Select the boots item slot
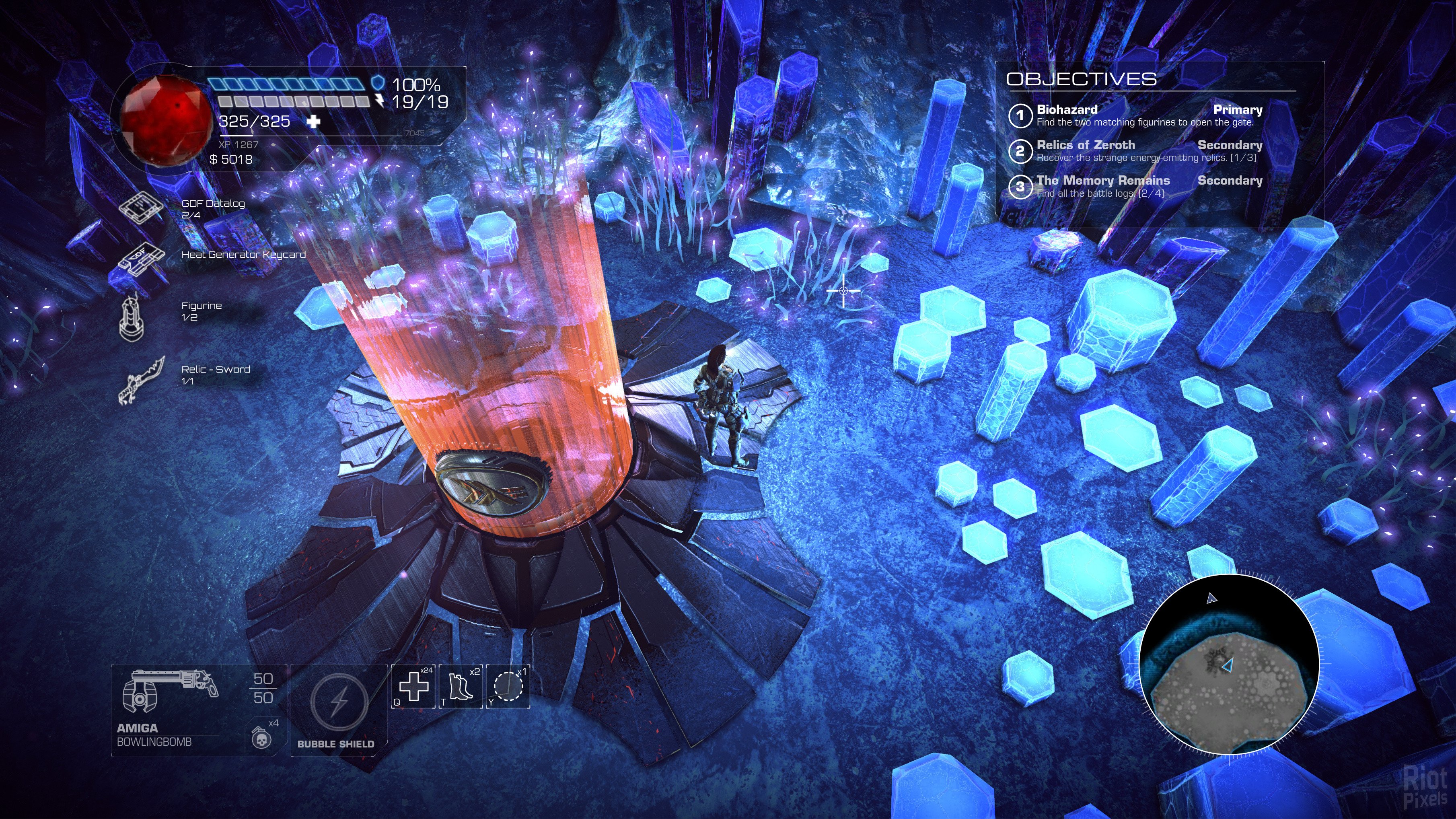 click(461, 686)
